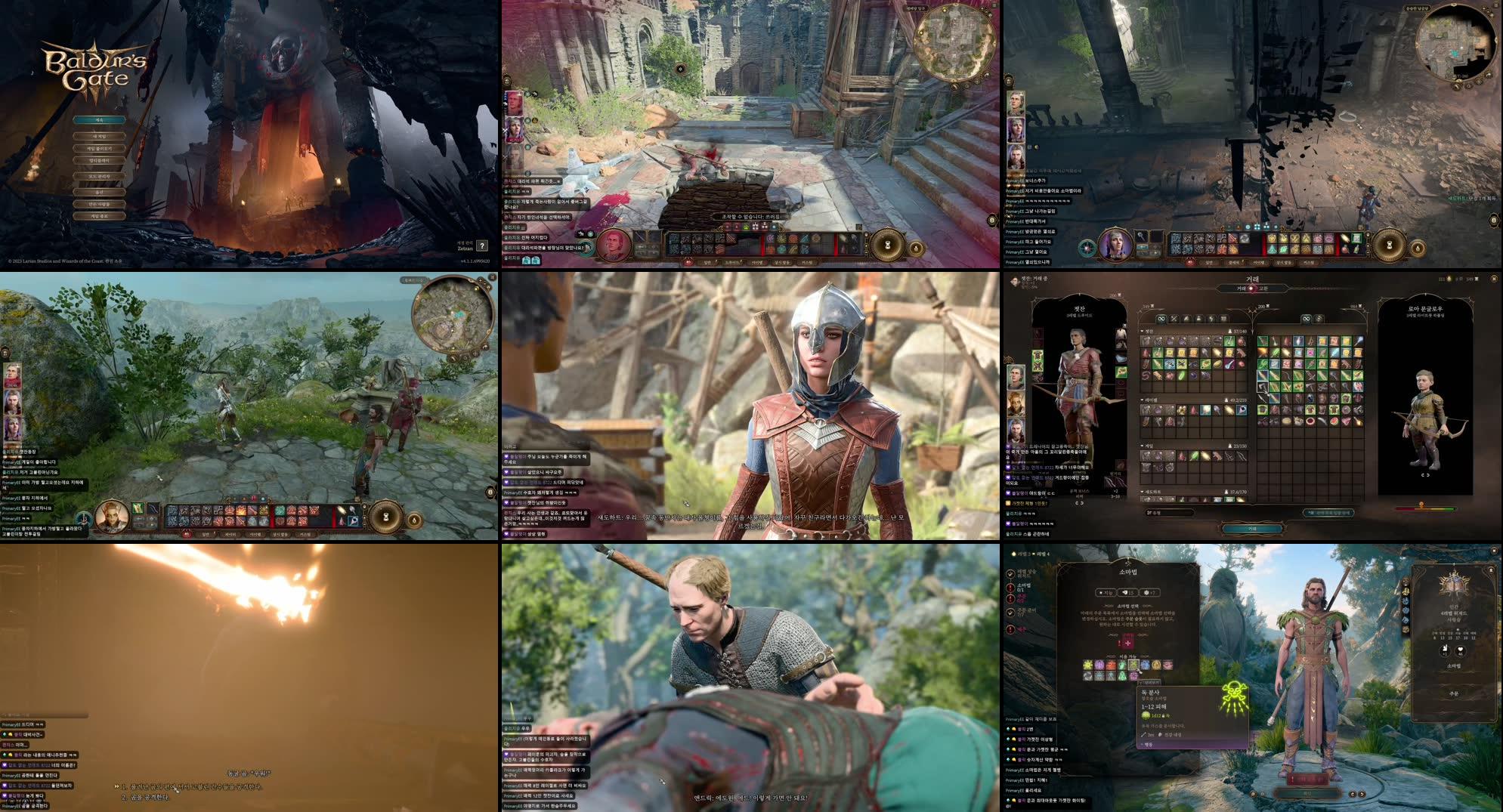Screen dimensions: 1503x812
Task: Collapse 셋잔's inventory section in the trade window
Action: [x=1141, y=331]
